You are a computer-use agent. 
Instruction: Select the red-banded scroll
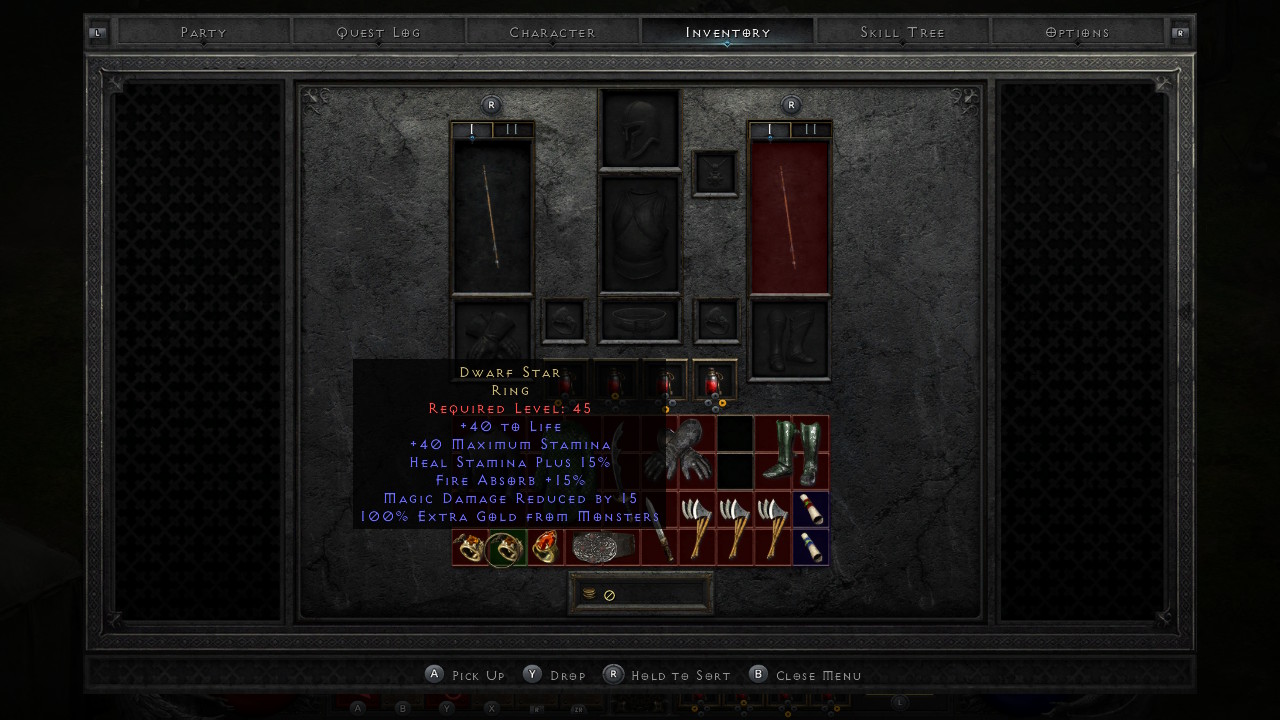point(811,510)
